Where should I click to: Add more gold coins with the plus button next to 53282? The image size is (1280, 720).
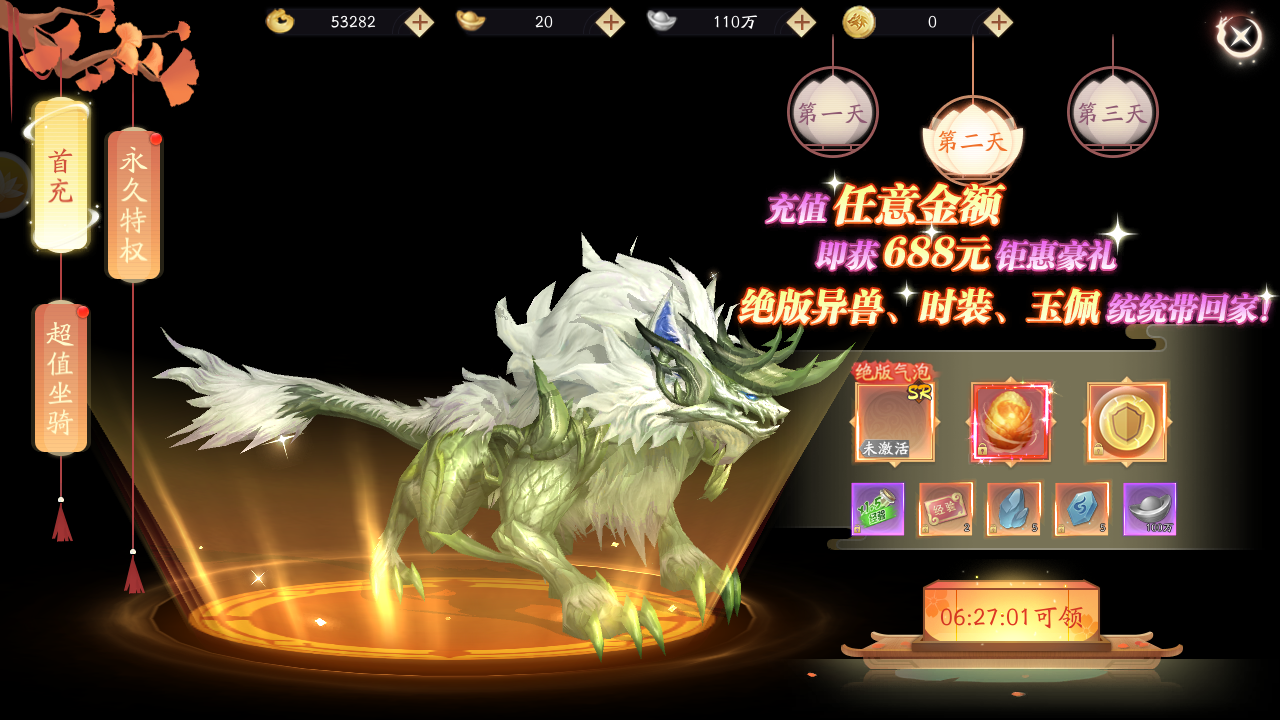(x=419, y=22)
